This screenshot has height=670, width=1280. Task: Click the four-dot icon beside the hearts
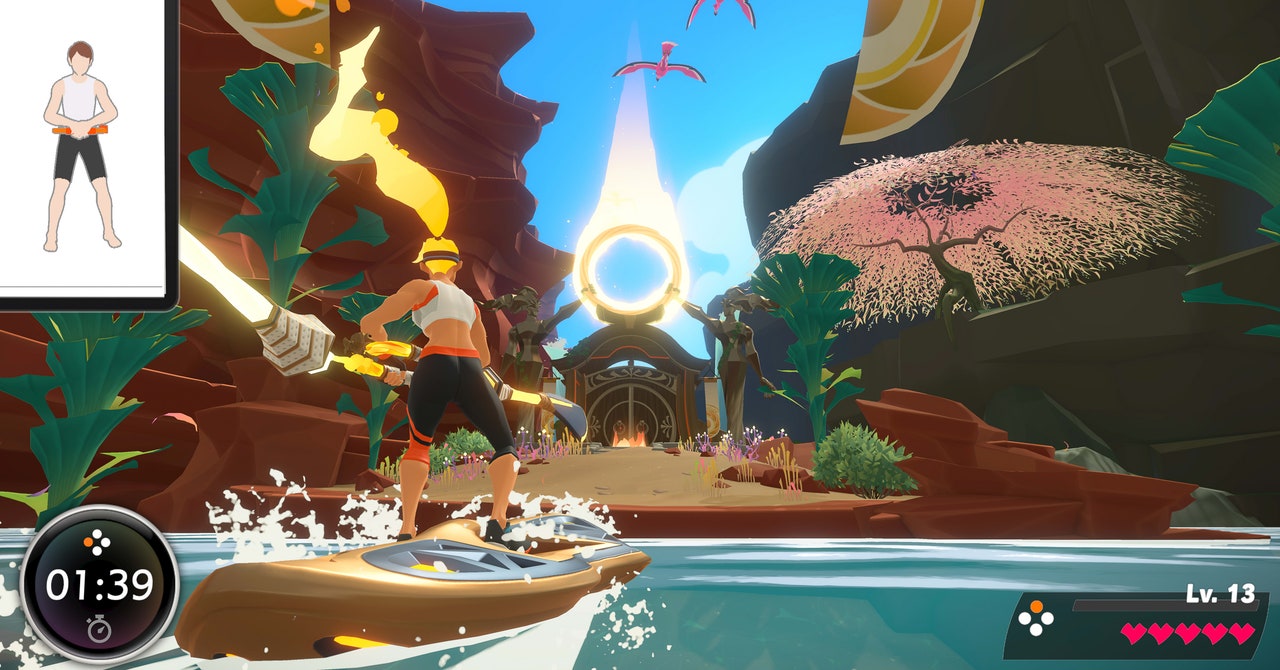pyautogui.click(x=1035, y=621)
